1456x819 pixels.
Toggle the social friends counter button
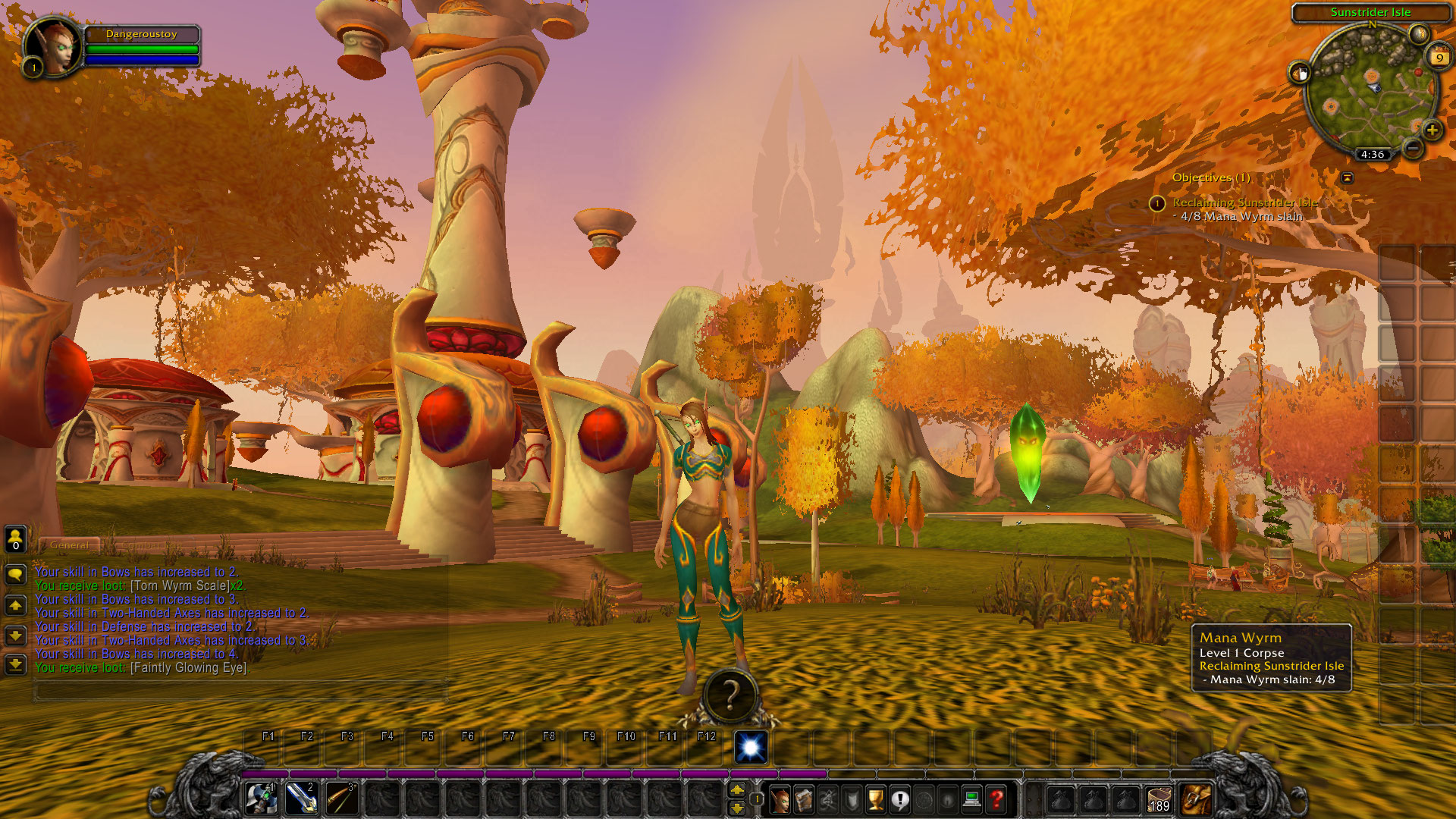pyautogui.click(x=14, y=540)
